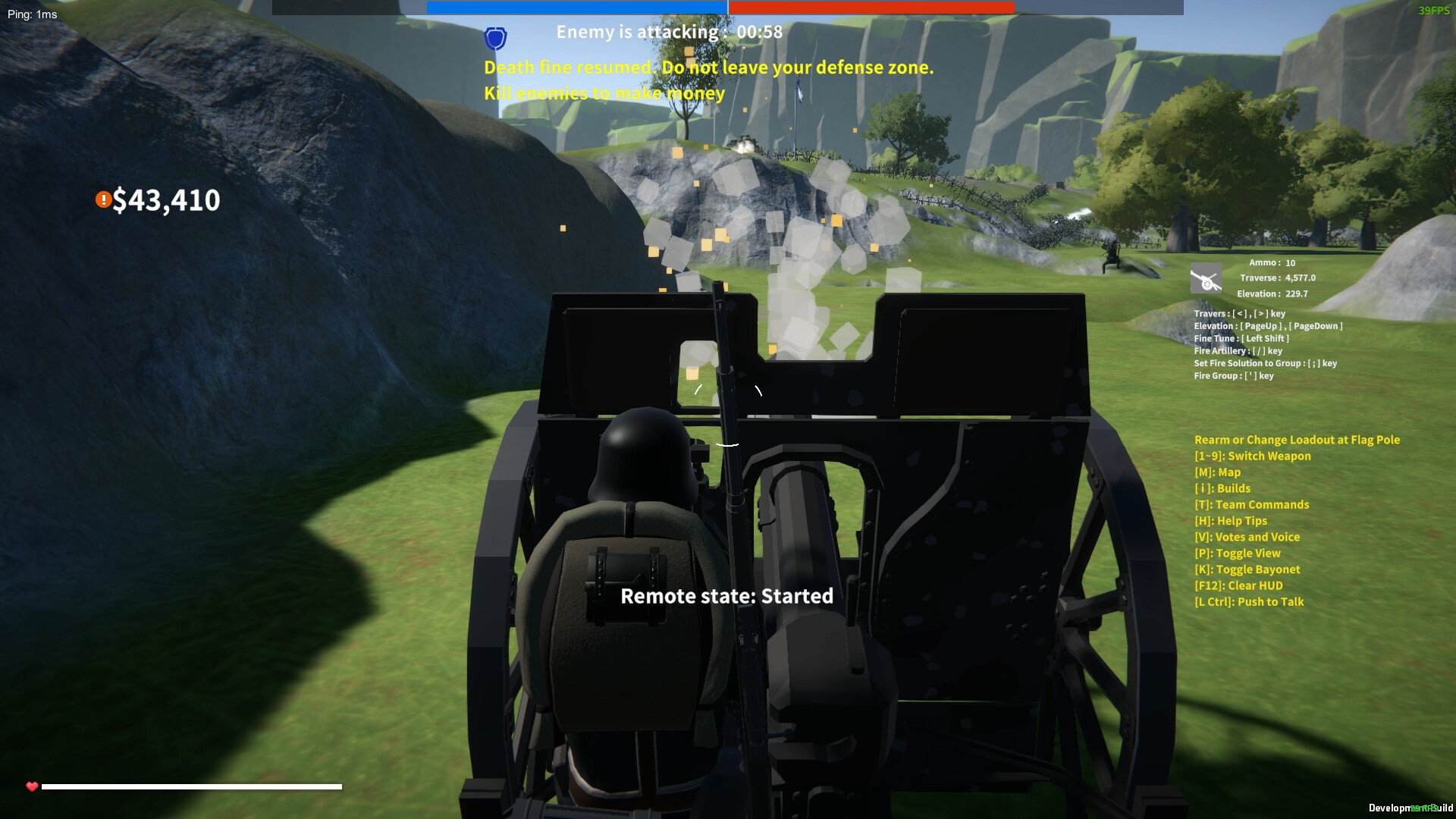Click the red heart health icon

pyautogui.click(x=30, y=786)
